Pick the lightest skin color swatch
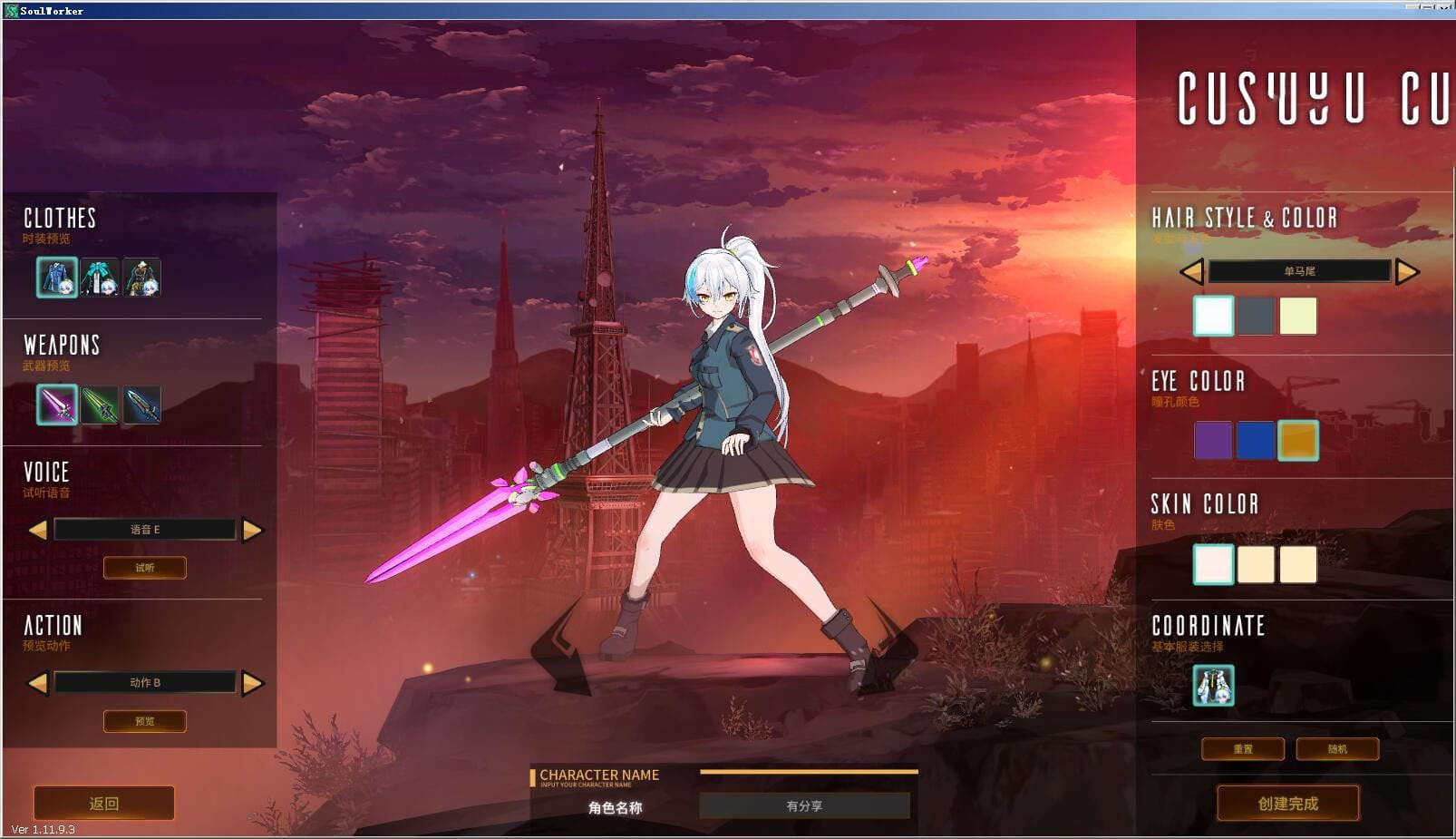Screen dimensions: 1456x839 click(x=1212, y=564)
